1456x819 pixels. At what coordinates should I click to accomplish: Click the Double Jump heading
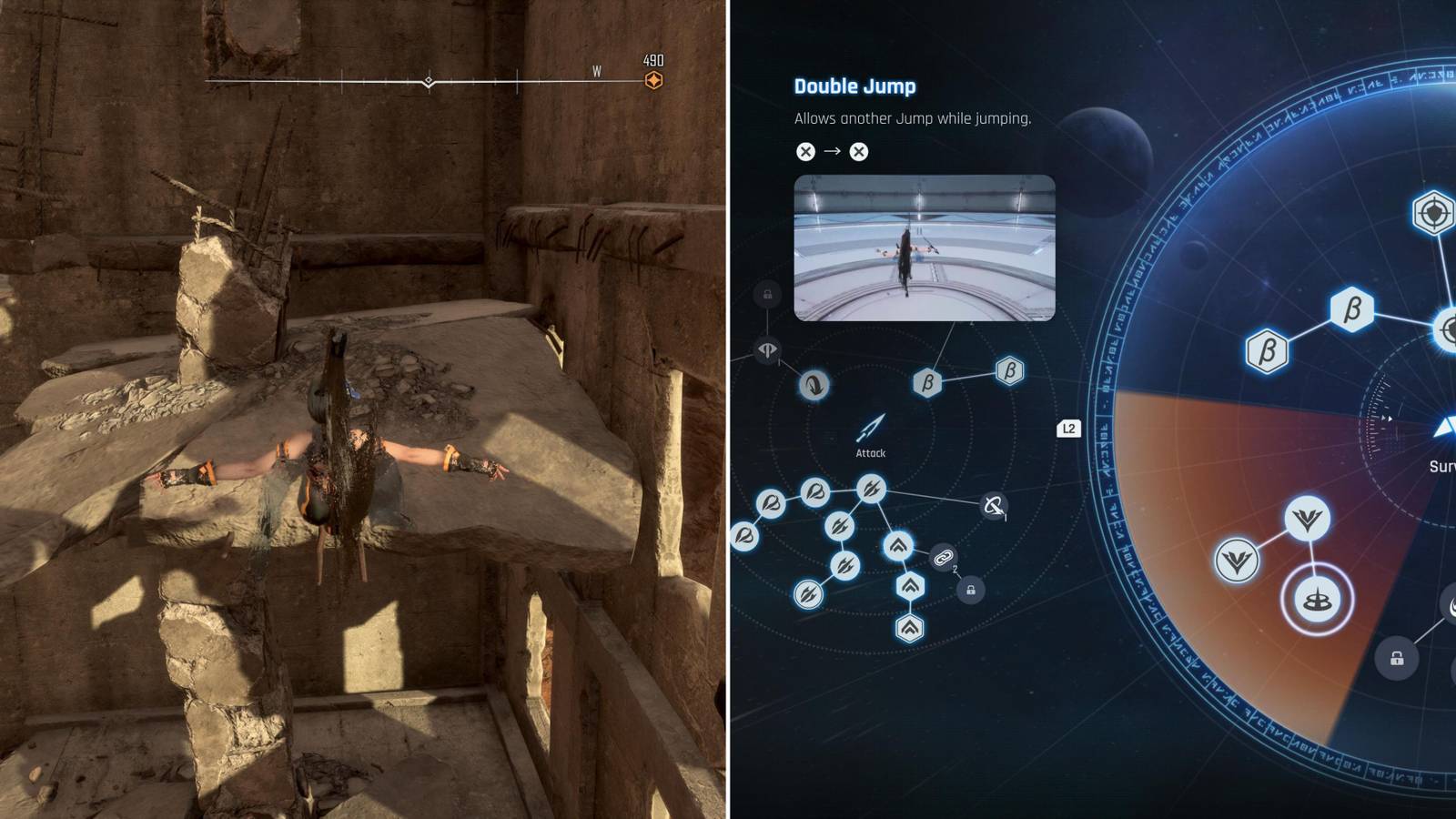(x=854, y=87)
